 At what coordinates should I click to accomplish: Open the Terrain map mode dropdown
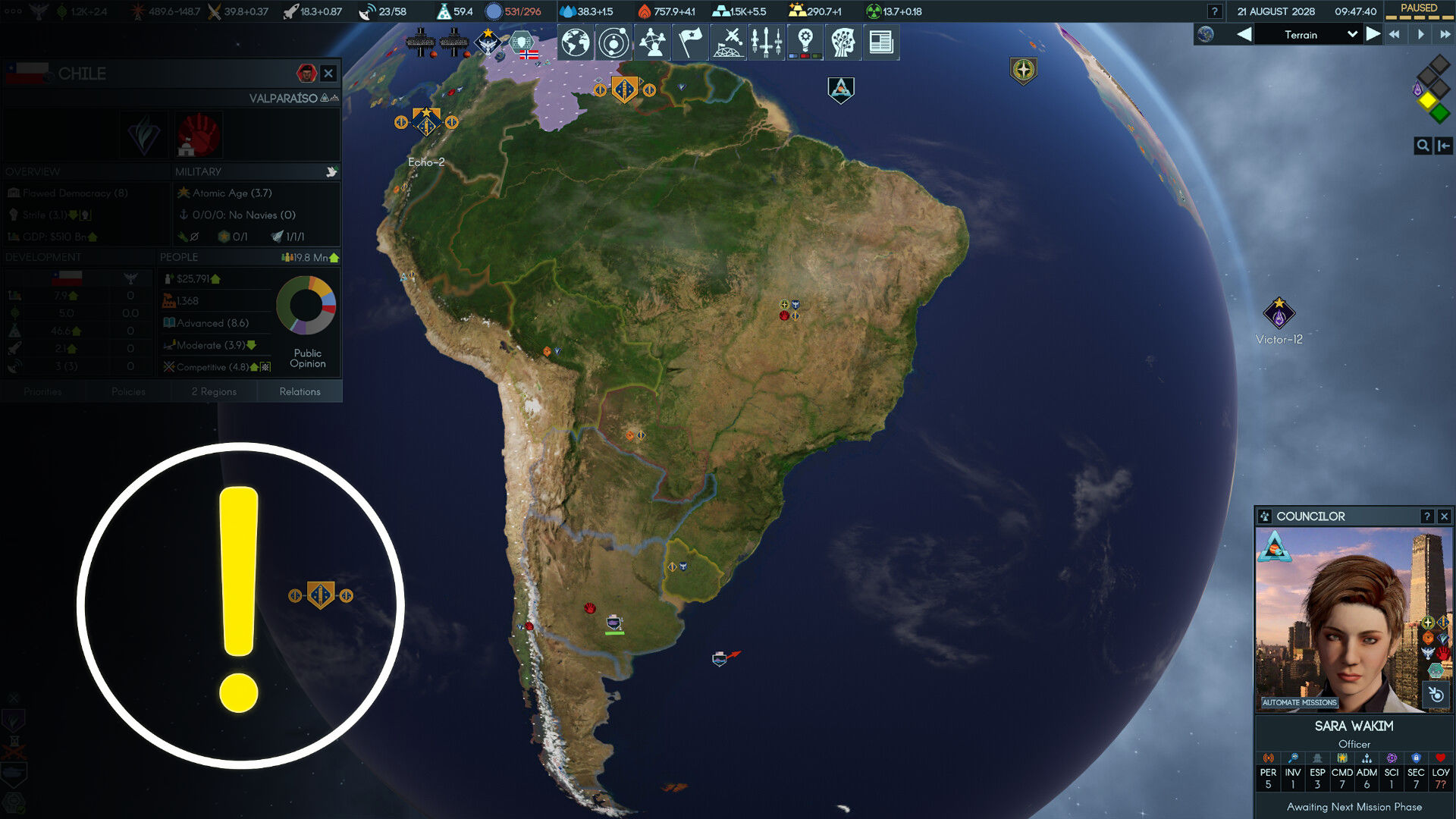tap(1308, 35)
